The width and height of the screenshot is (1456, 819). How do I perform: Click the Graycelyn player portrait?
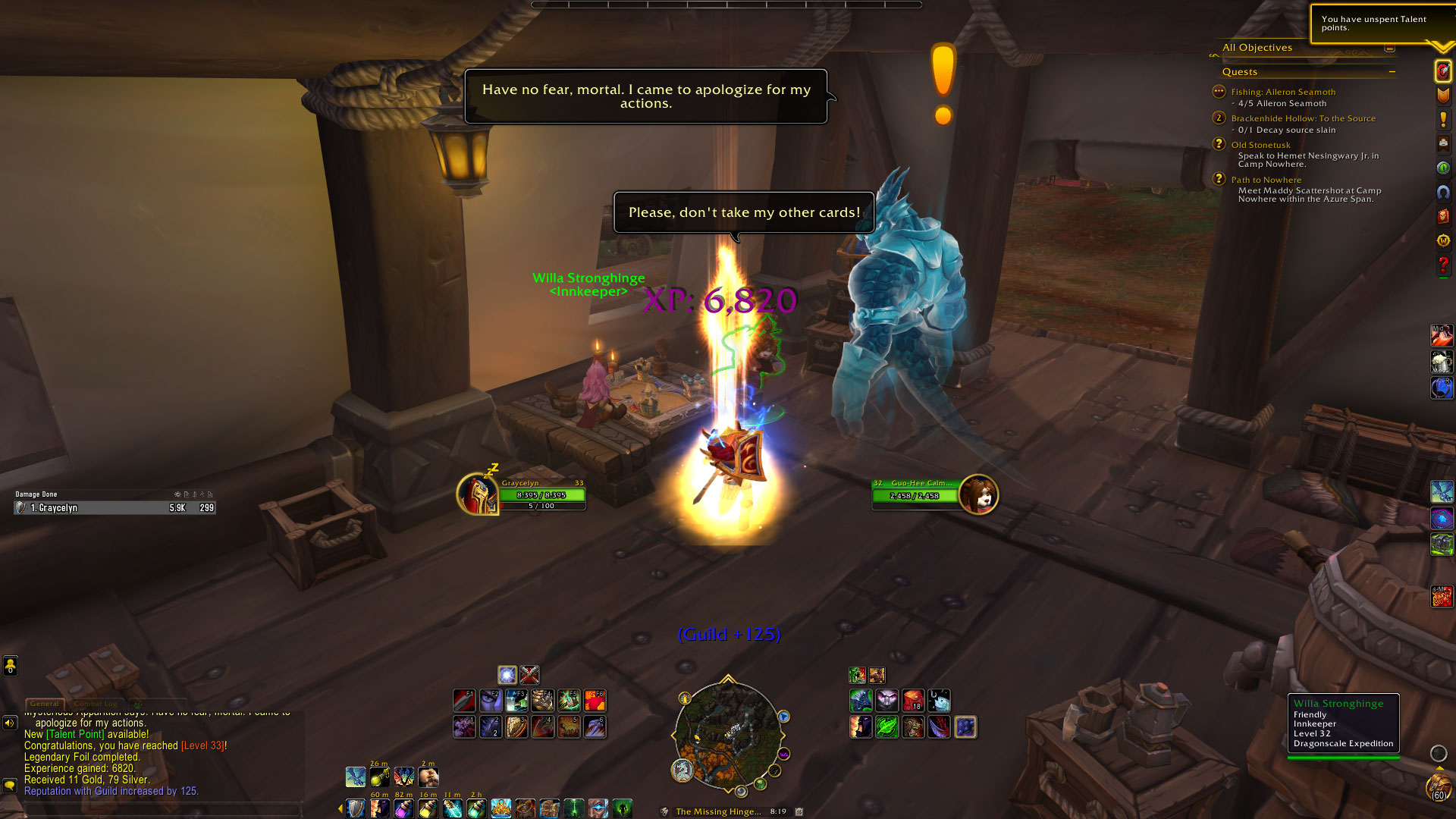click(x=477, y=494)
